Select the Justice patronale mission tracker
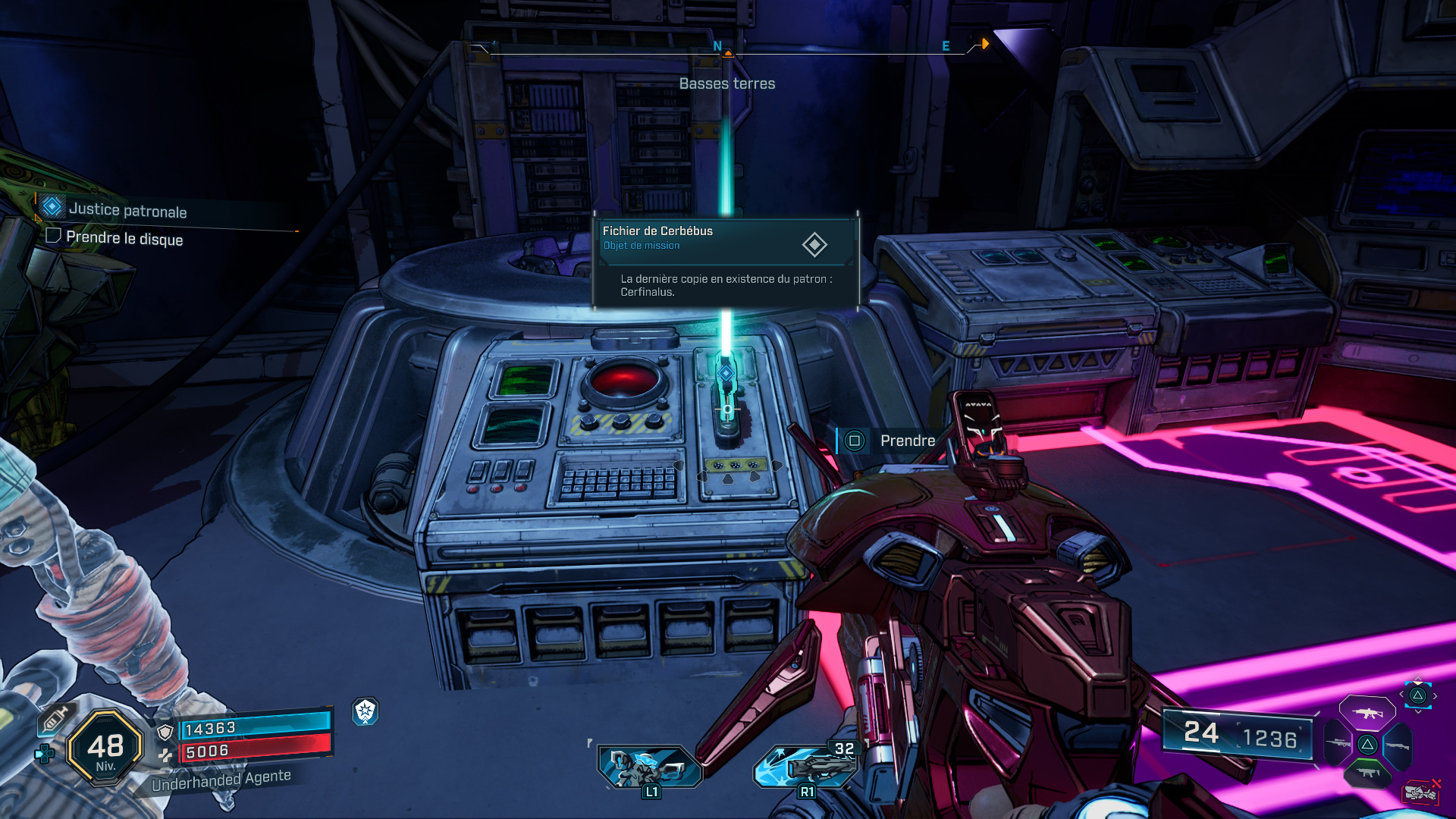This screenshot has height=819, width=1456. coord(127,210)
